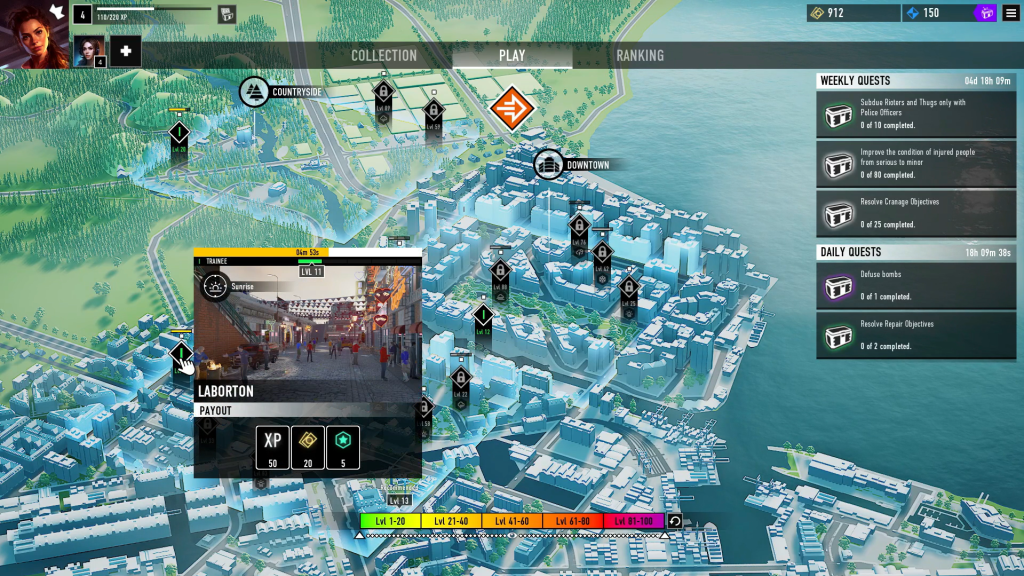Image resolution: width=1024 pixels, height=576 pixels.
Task: Filter map by Lvl 81-100
Action: point(634,521)
